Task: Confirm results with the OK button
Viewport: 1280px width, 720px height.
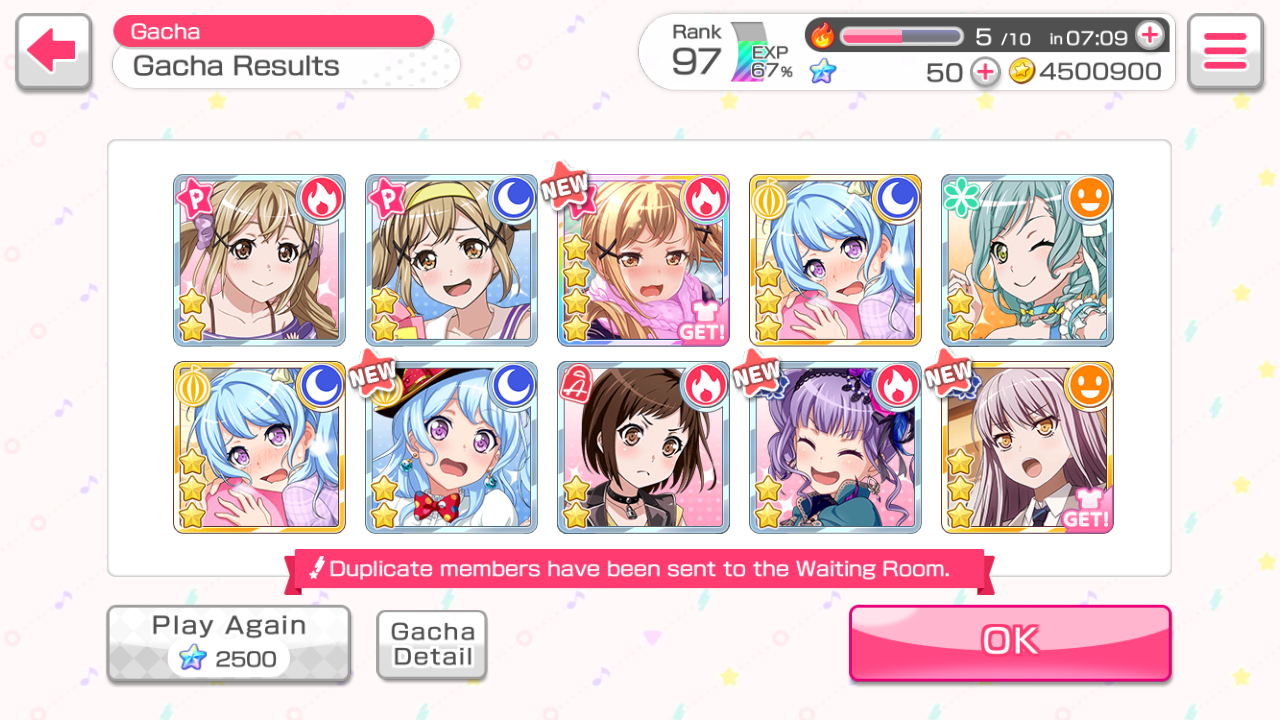Action: [x=1010, y=642]
